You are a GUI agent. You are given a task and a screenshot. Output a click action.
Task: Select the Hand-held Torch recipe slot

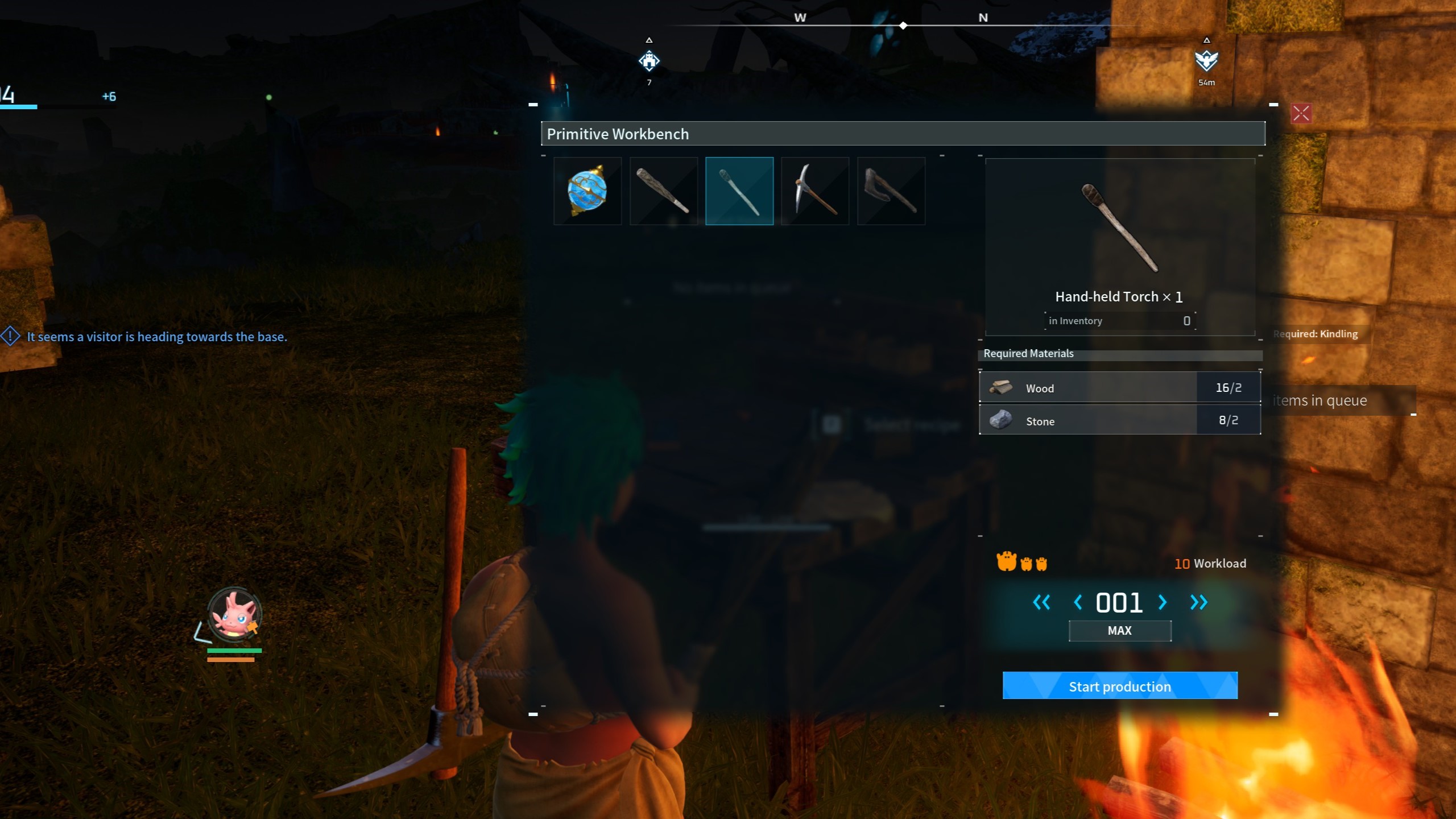coord(739,191)
